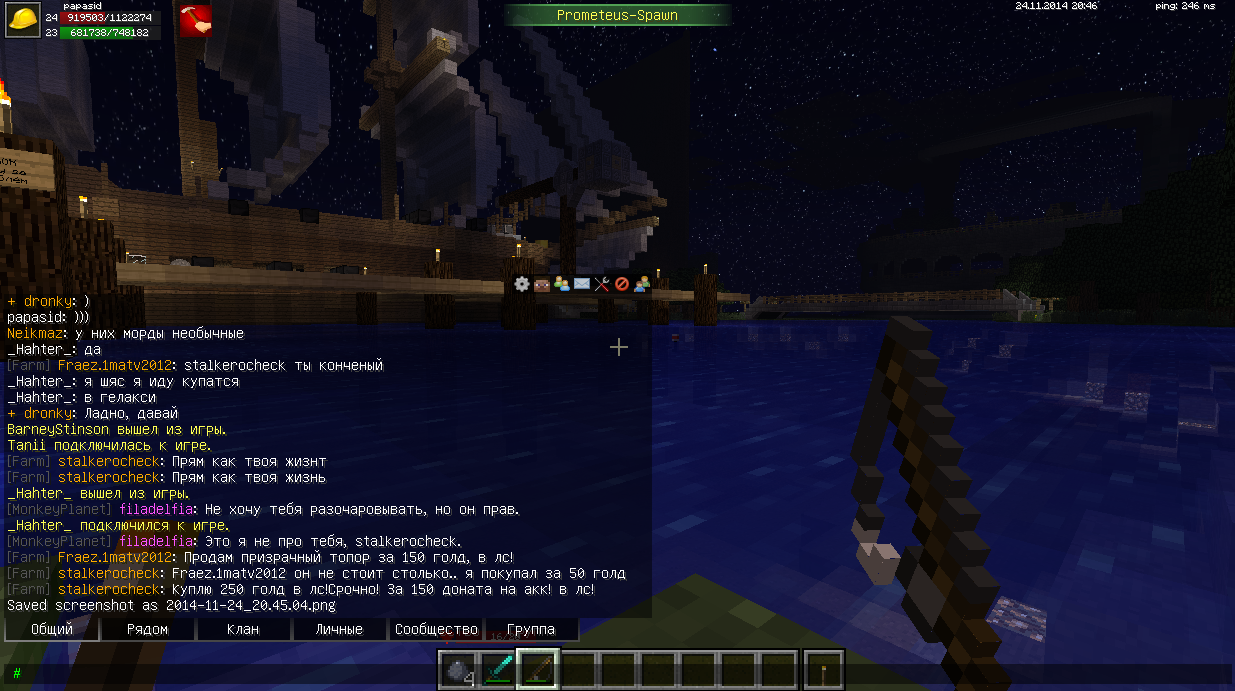Select the Клан chat tab

(243, 629)
